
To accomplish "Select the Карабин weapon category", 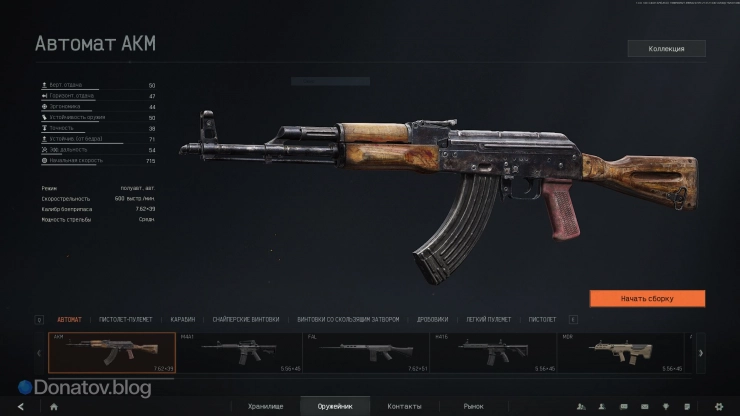I will 182,319.
